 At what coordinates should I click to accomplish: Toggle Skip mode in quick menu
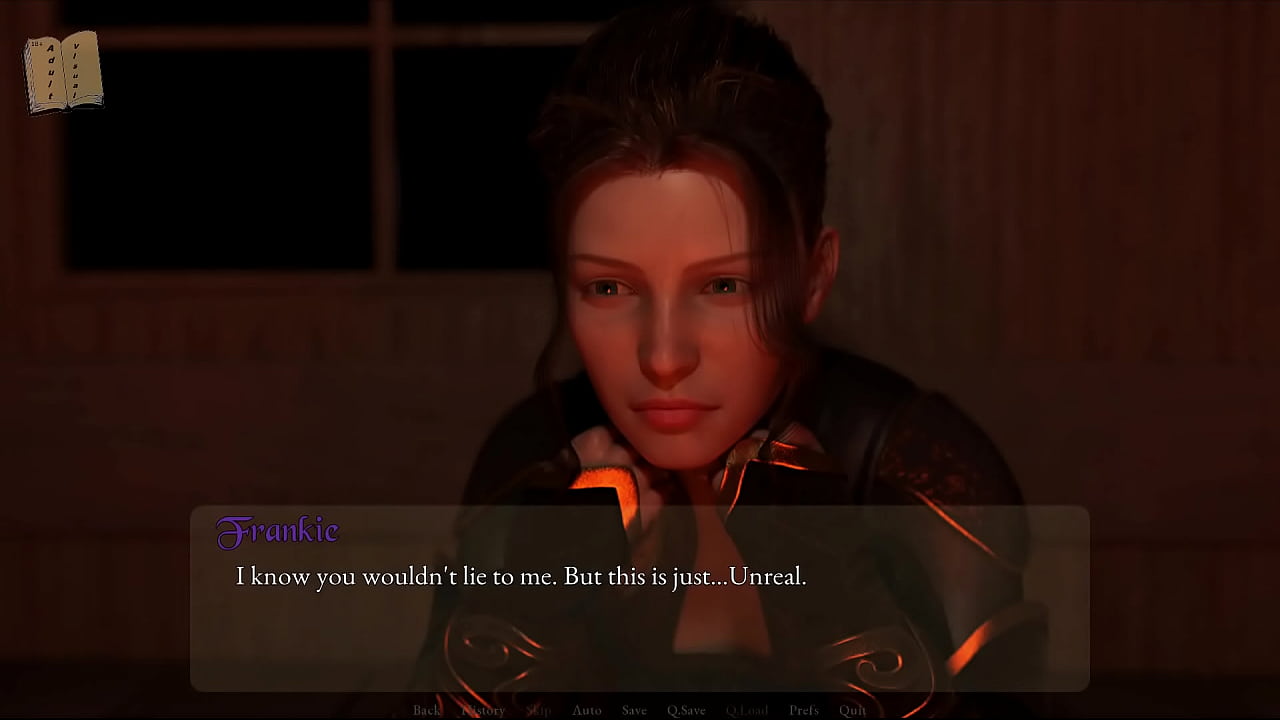tap(538, 710)
